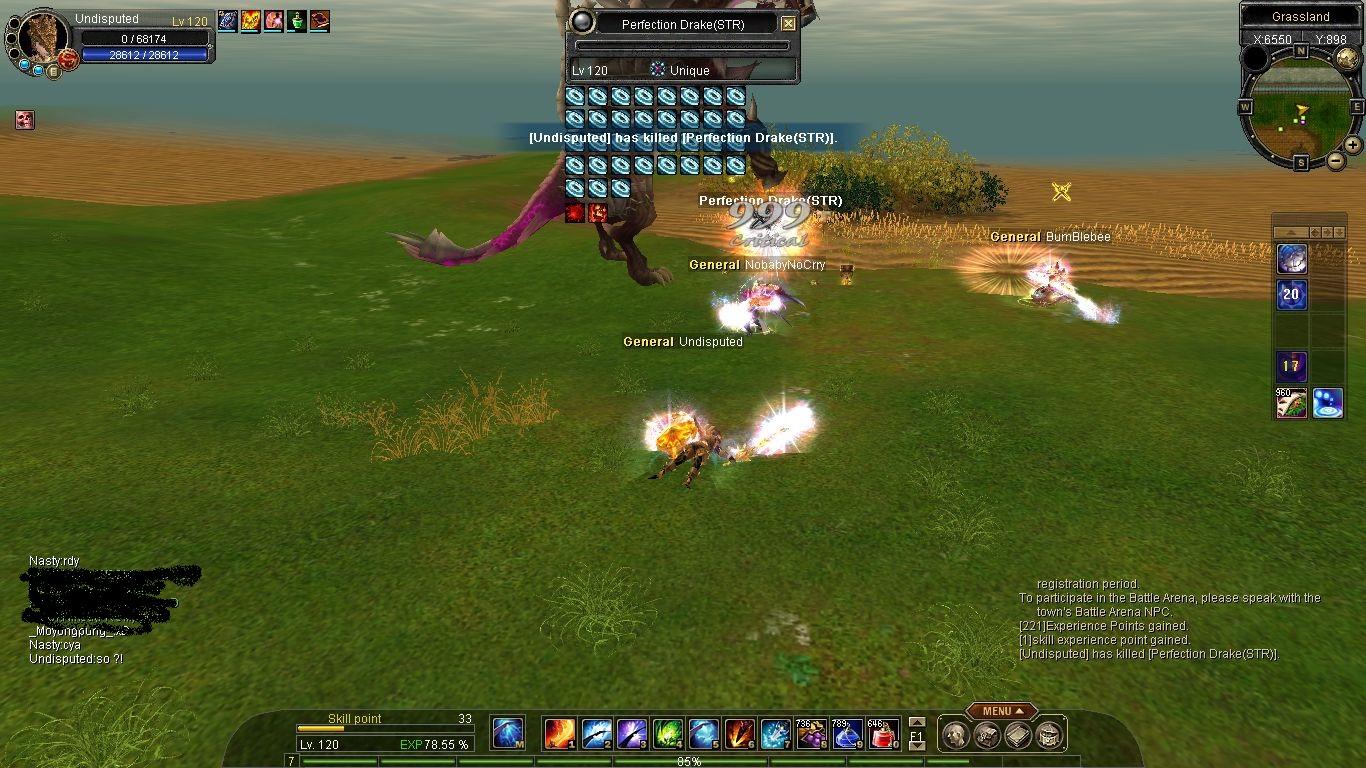Use the side-bar item with count 960
This screenshot has width=1366, height=768.
(x=1291, y=403)
